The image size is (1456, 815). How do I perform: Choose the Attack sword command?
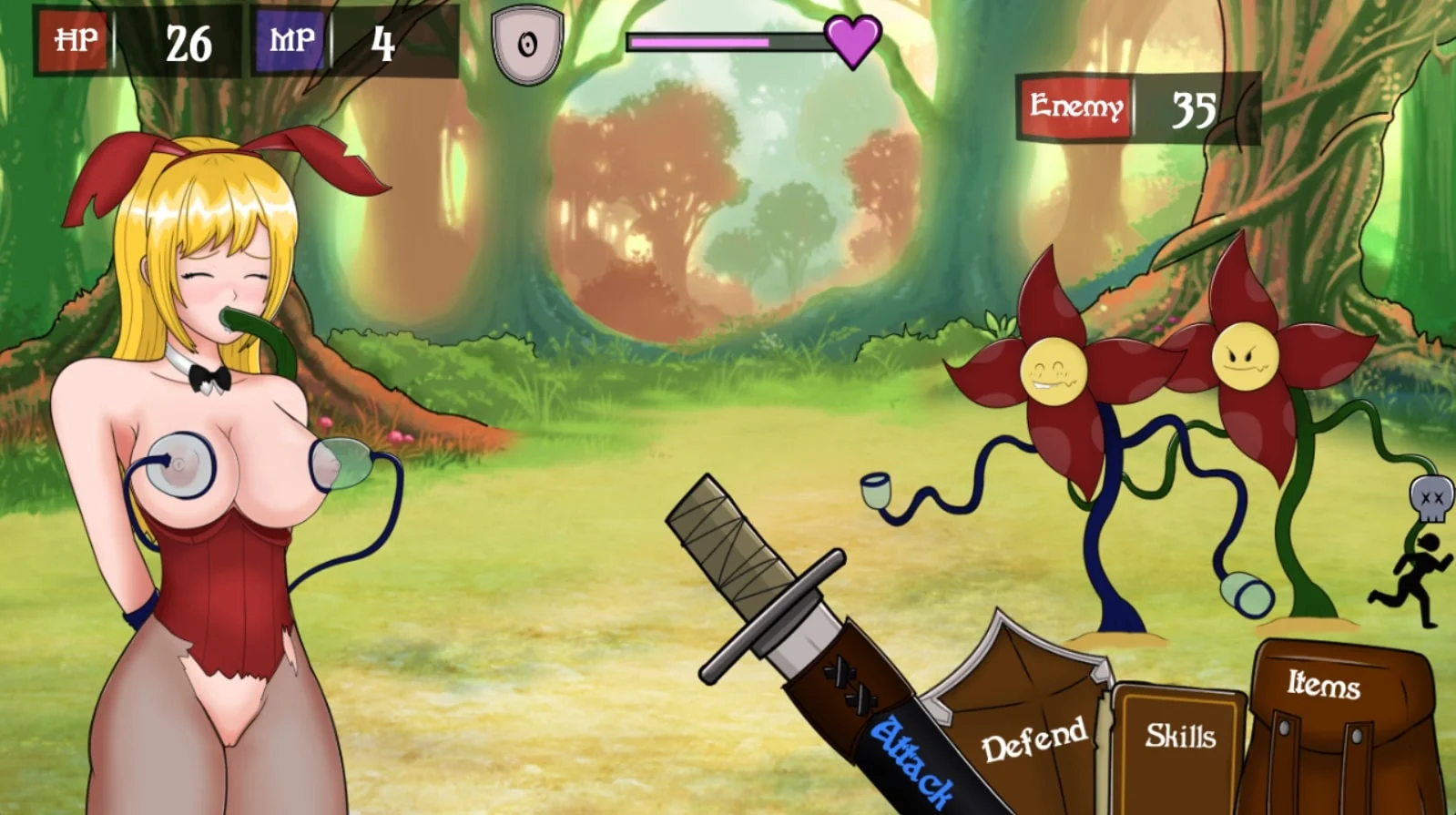coord(911,758)
